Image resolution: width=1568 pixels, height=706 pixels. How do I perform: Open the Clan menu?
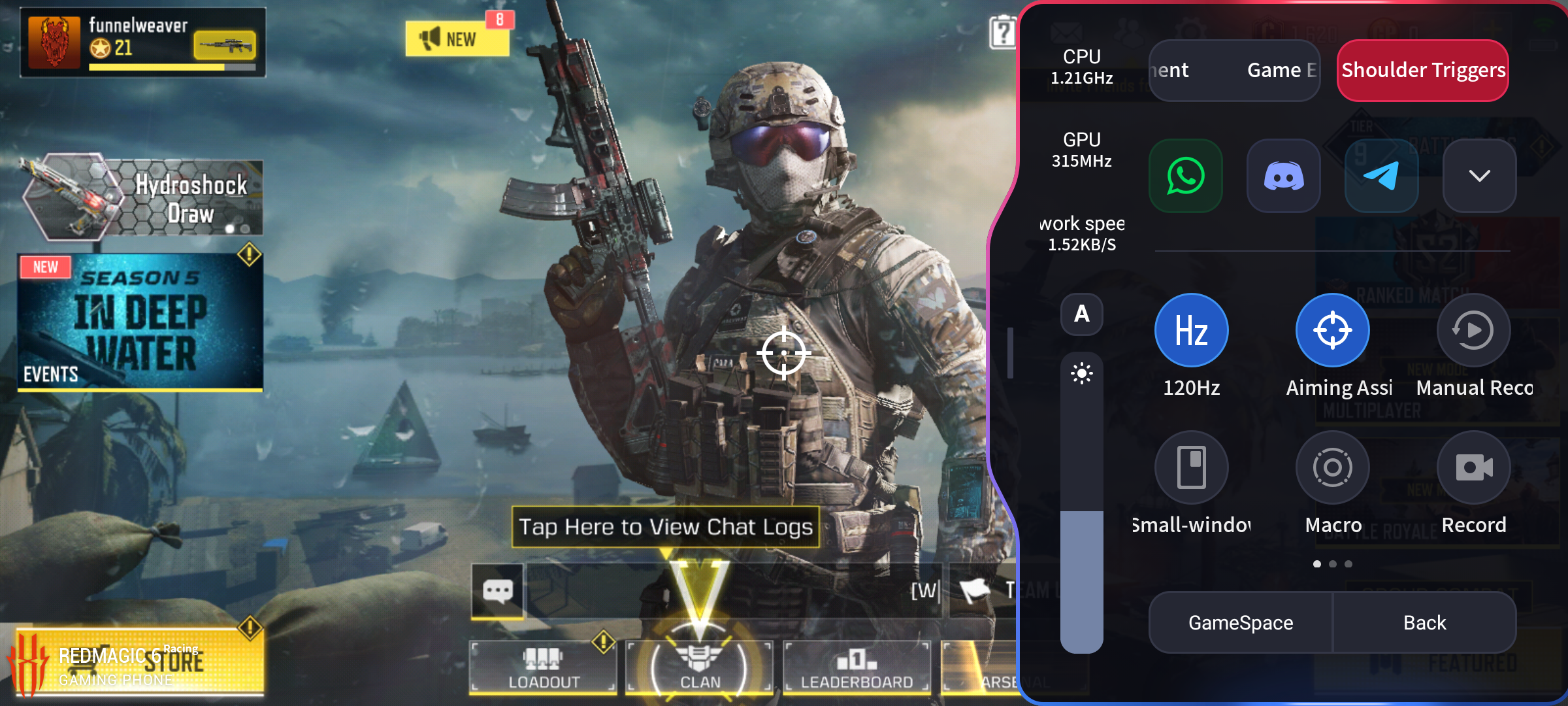(700, 667)
